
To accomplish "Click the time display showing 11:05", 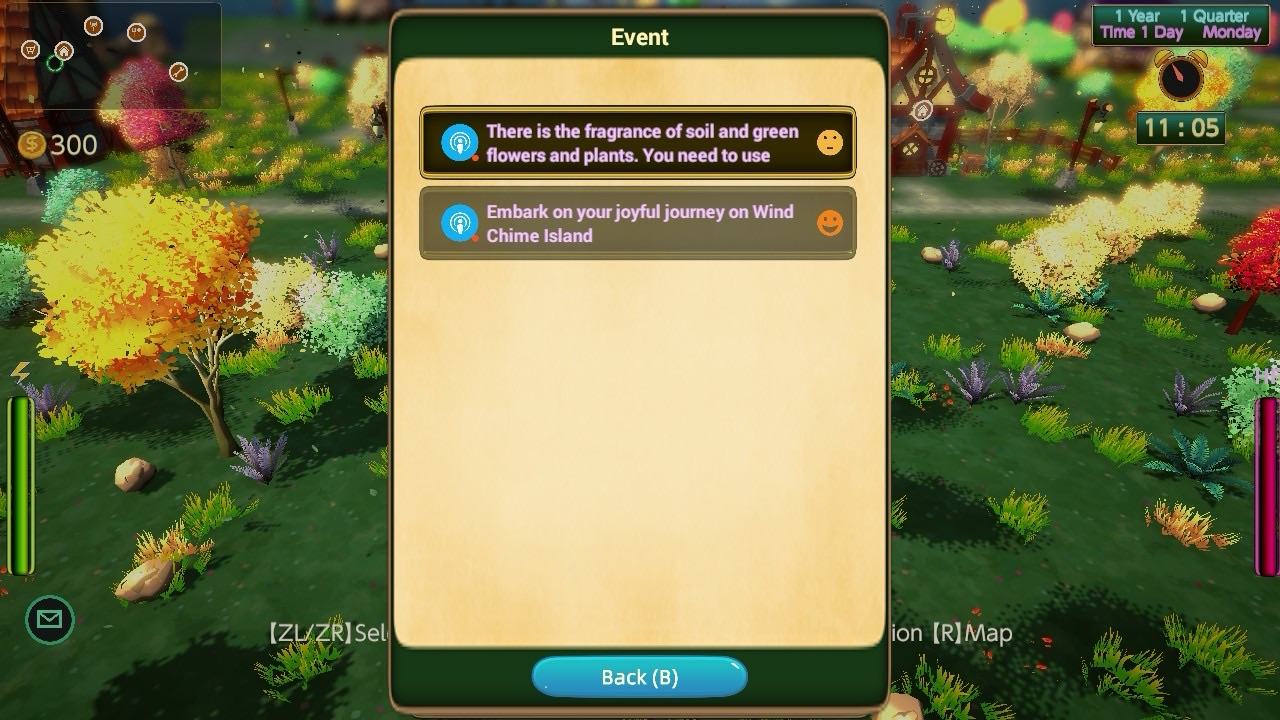I will click(x=1180, y=127).
